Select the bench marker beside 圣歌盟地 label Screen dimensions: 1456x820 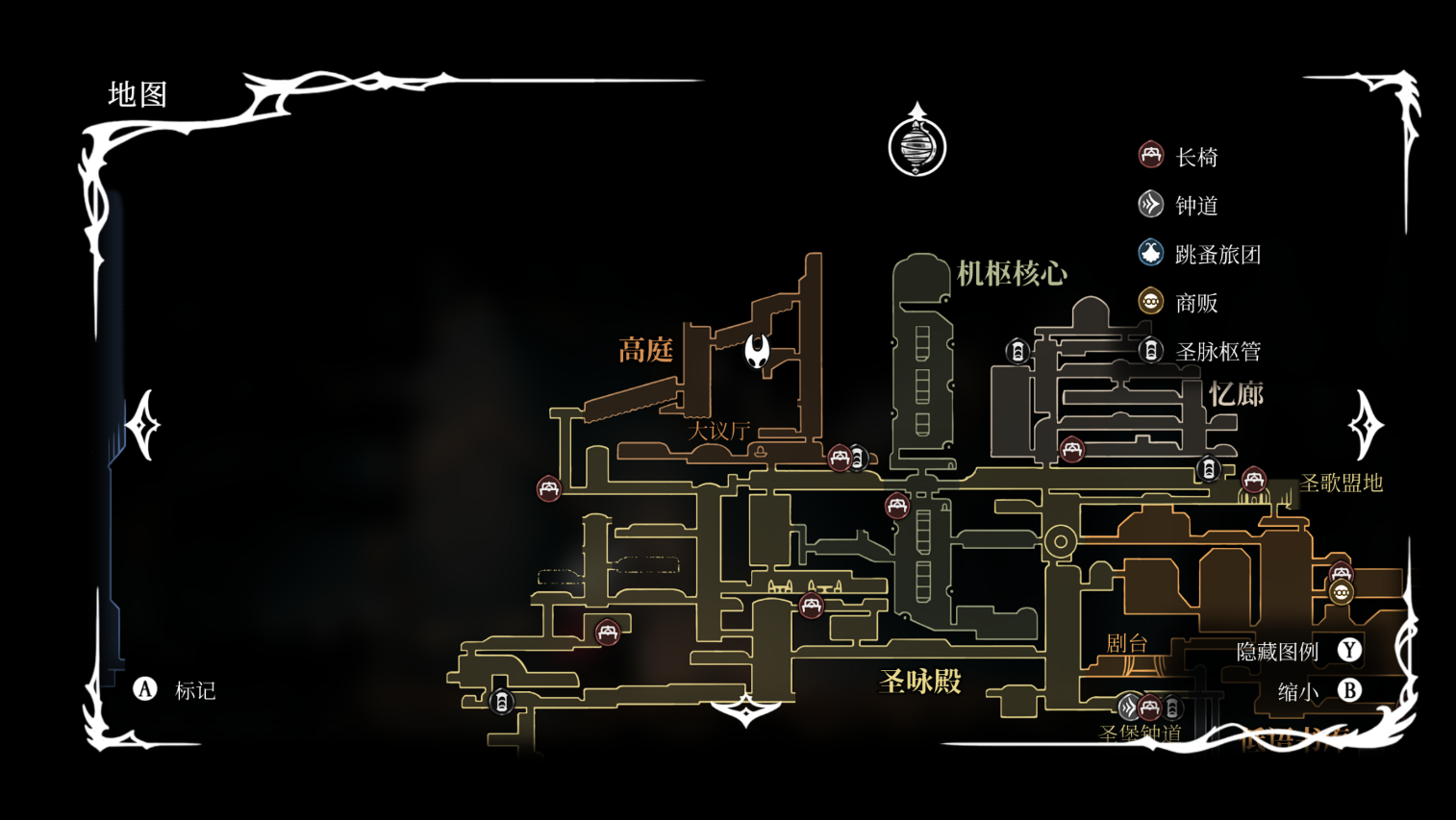coord(1253,479)
